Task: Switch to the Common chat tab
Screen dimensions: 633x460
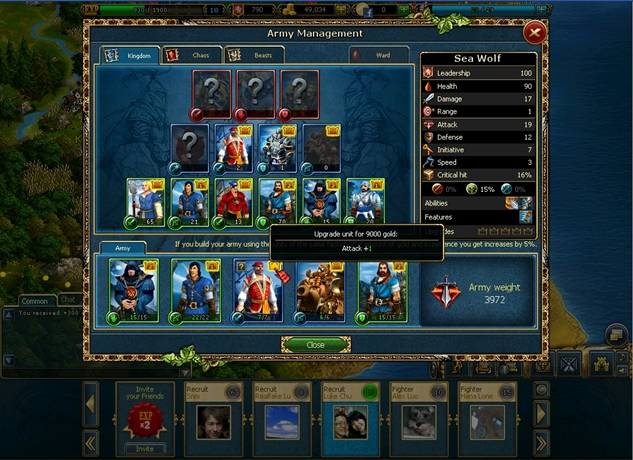Action: [x=35, y=300]
